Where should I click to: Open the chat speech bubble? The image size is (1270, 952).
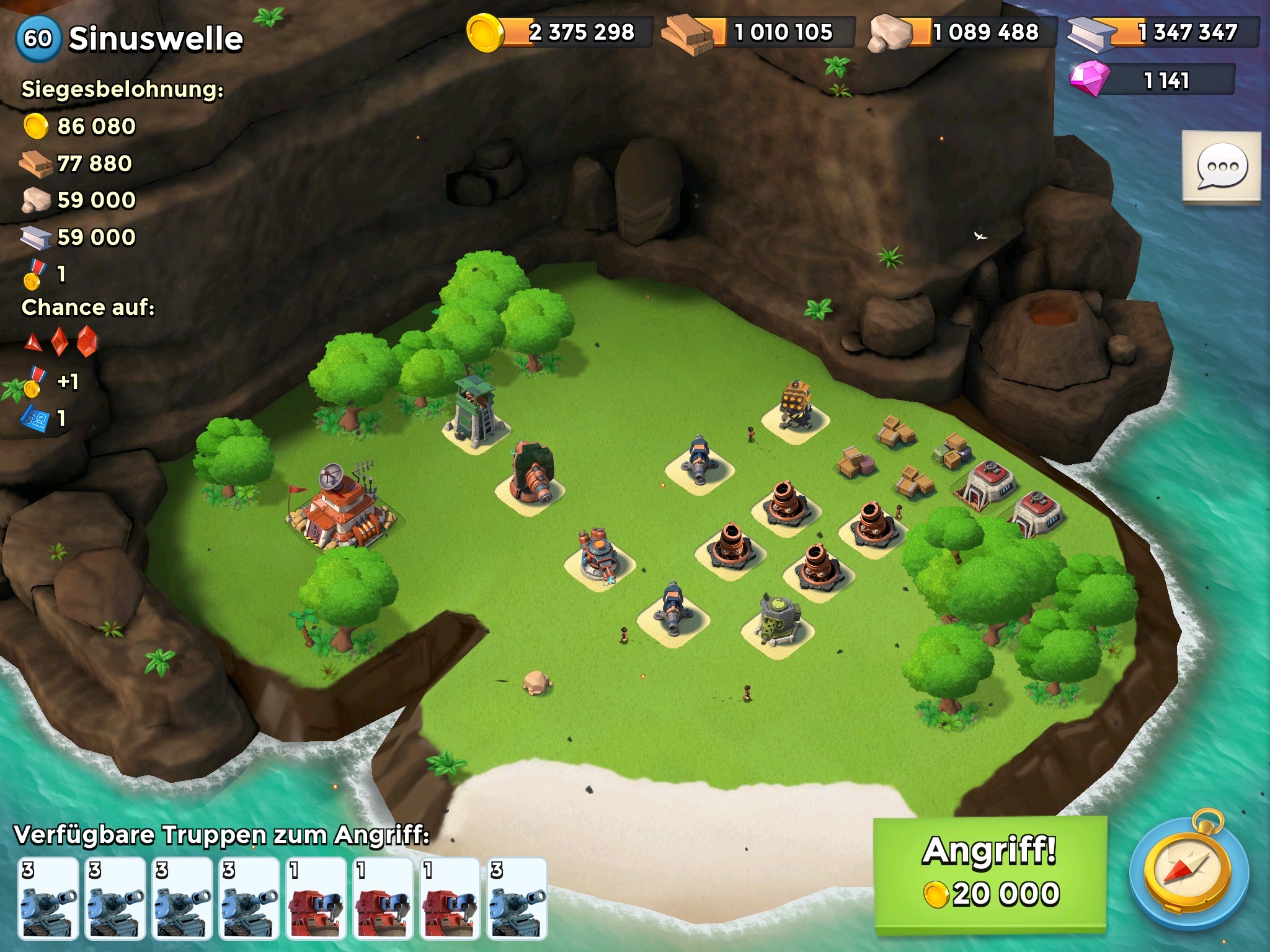(1221, 166)
